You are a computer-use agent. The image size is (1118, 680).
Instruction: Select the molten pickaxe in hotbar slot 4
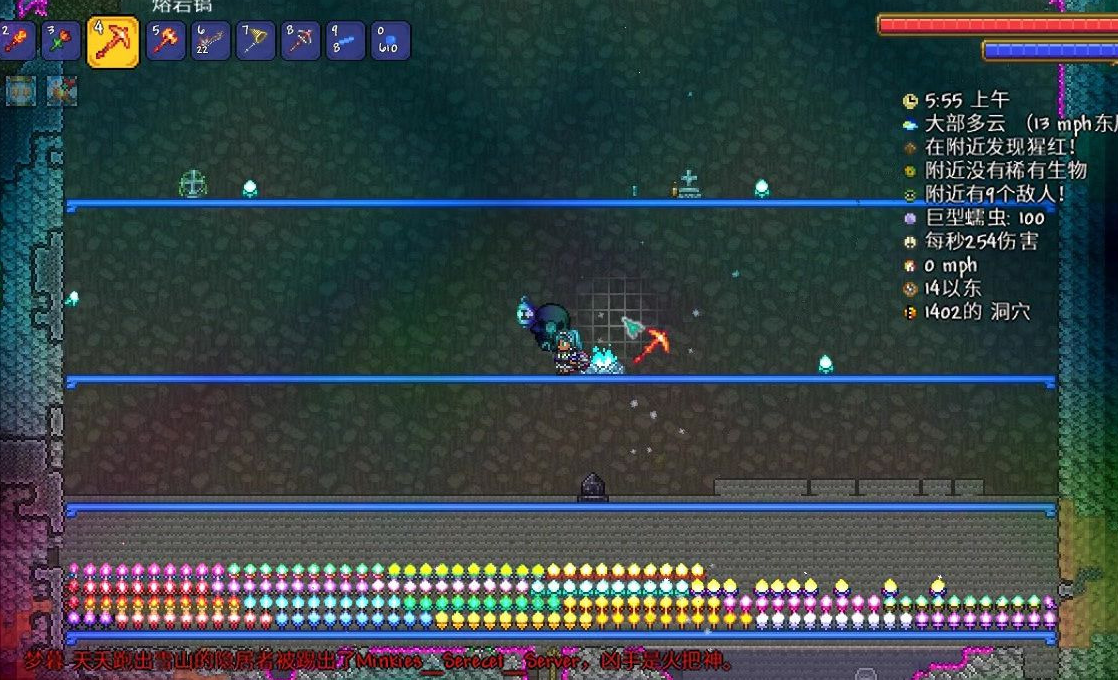point(112,42)
